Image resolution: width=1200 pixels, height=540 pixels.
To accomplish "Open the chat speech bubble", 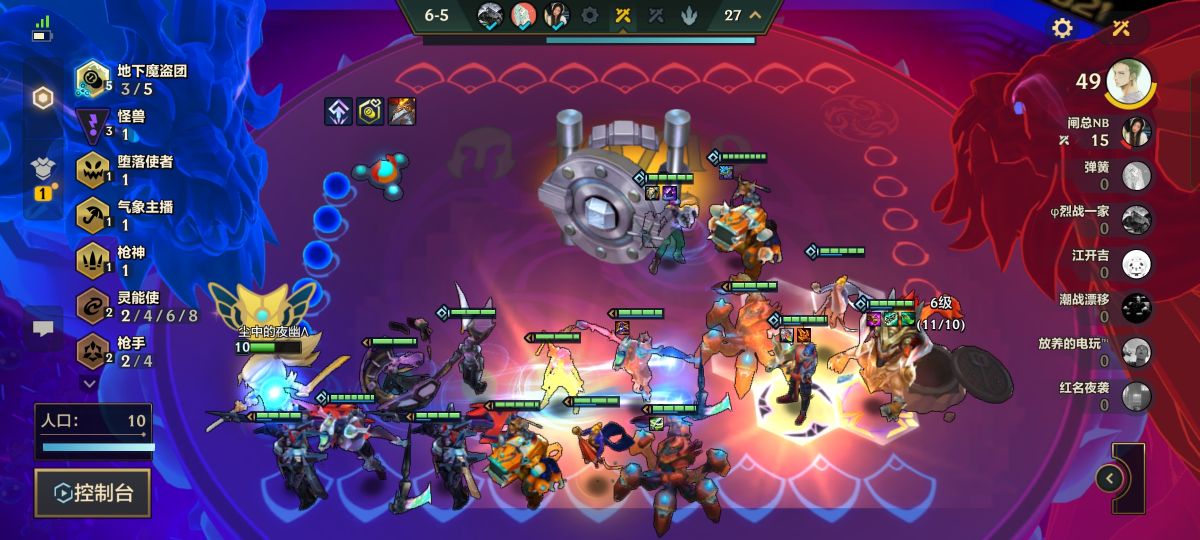I will [43, 327].
